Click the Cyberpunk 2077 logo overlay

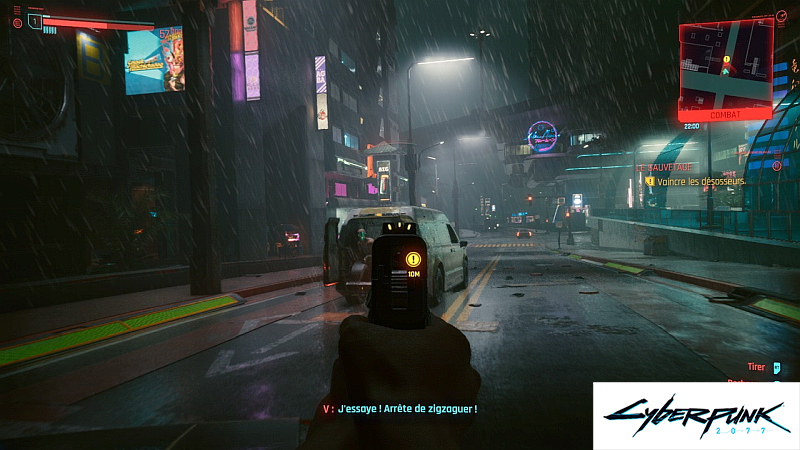(696, 415)
